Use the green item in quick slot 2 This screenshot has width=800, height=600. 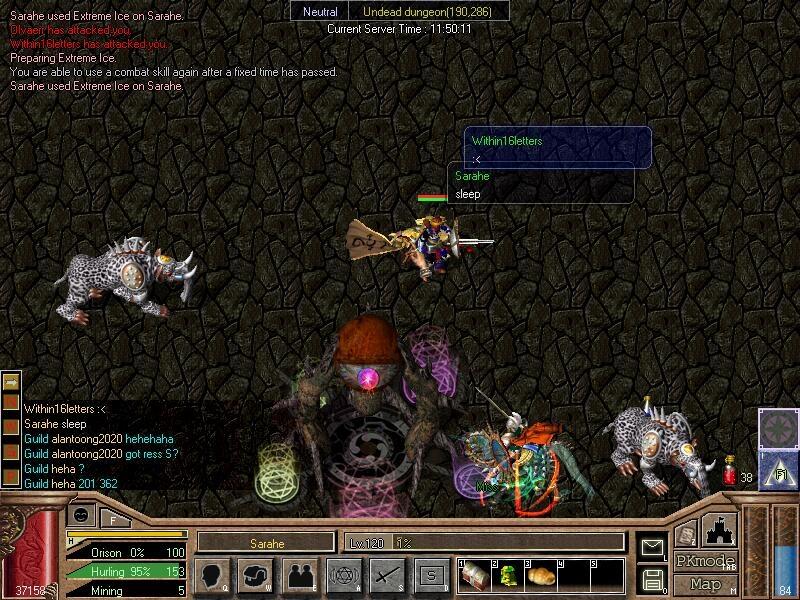point(508,575)
